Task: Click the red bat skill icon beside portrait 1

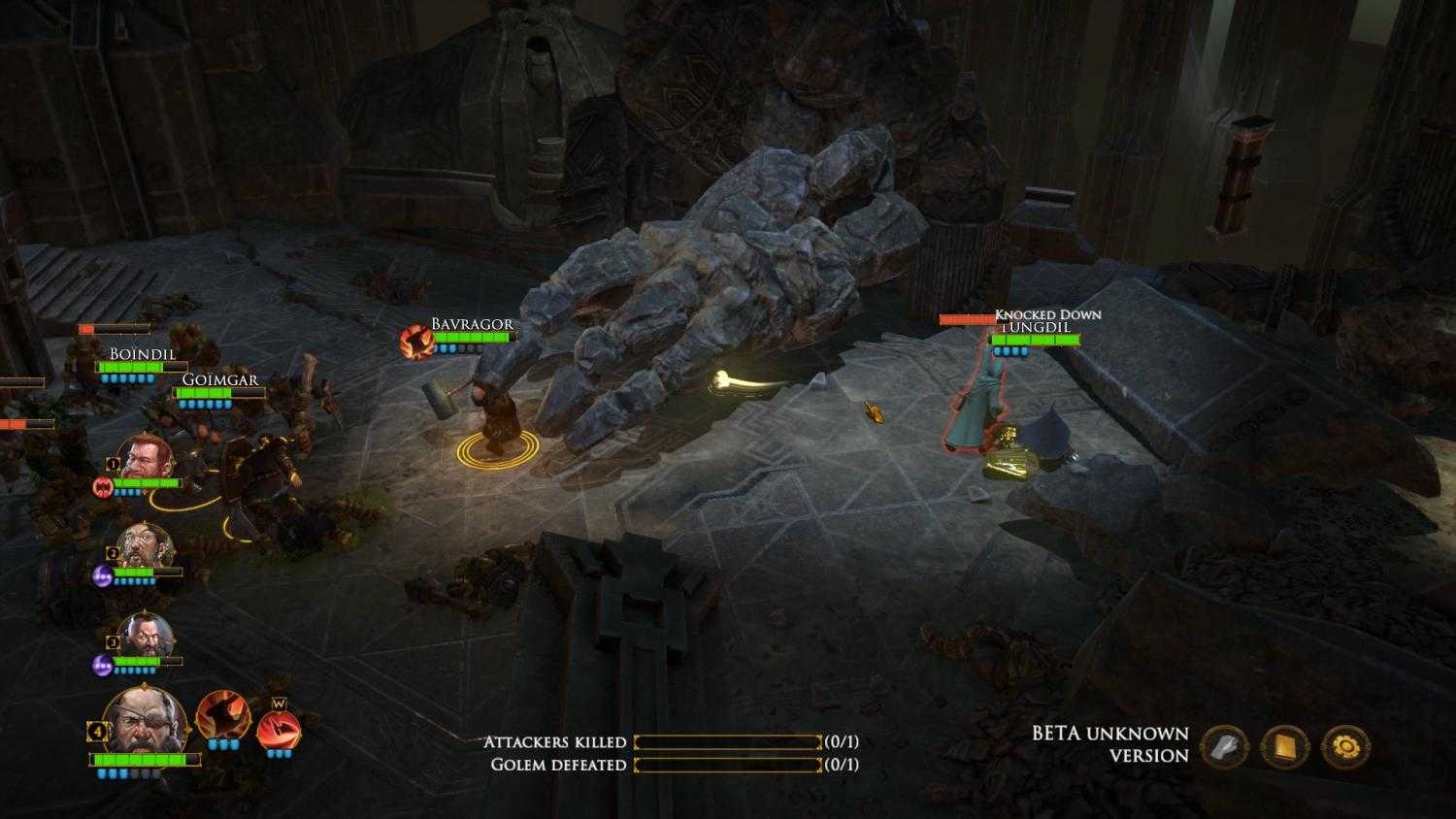Action: pyautogui.click(x=101, y=490)
